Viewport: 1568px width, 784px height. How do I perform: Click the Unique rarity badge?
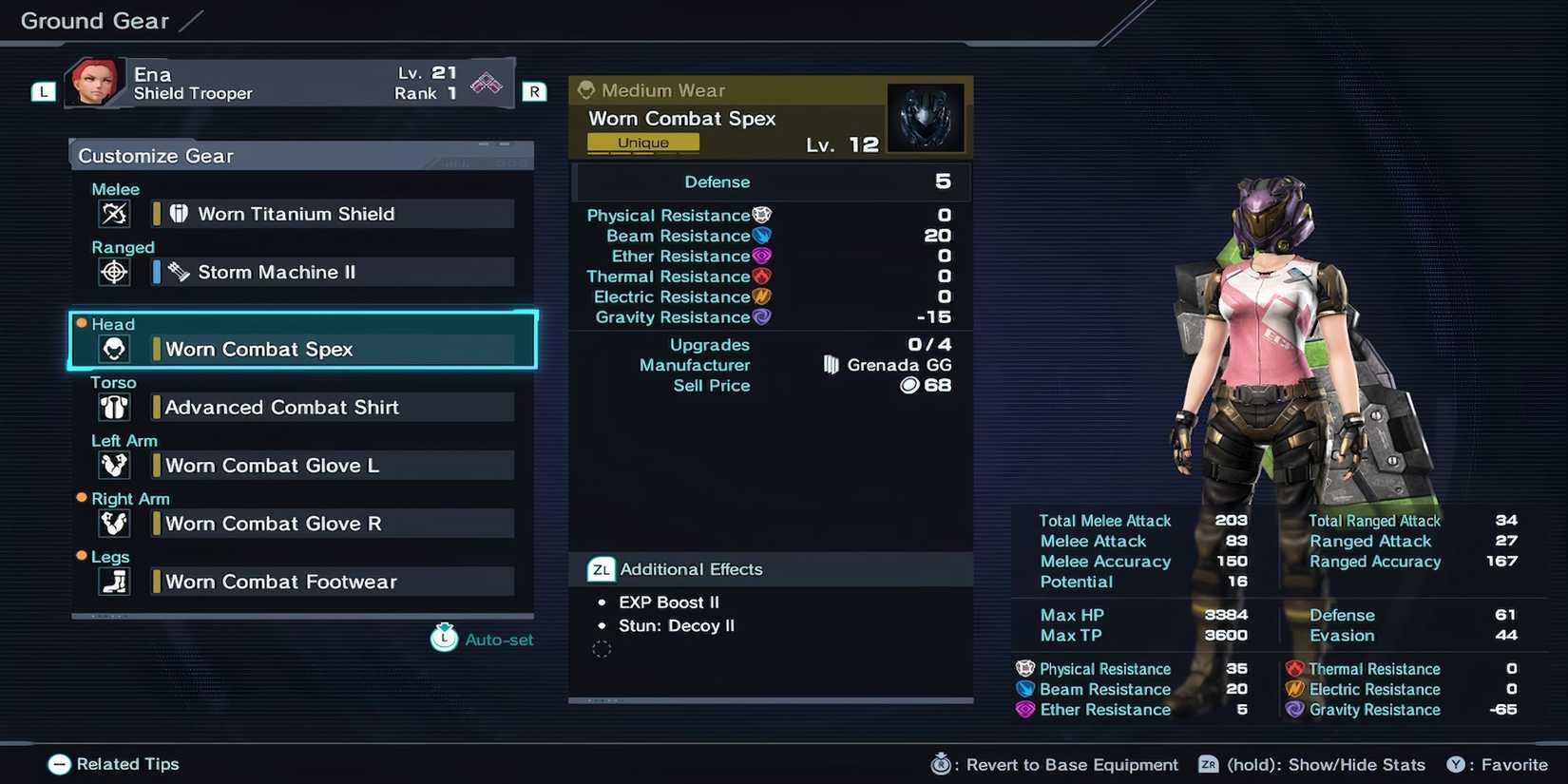coord(642,142)
